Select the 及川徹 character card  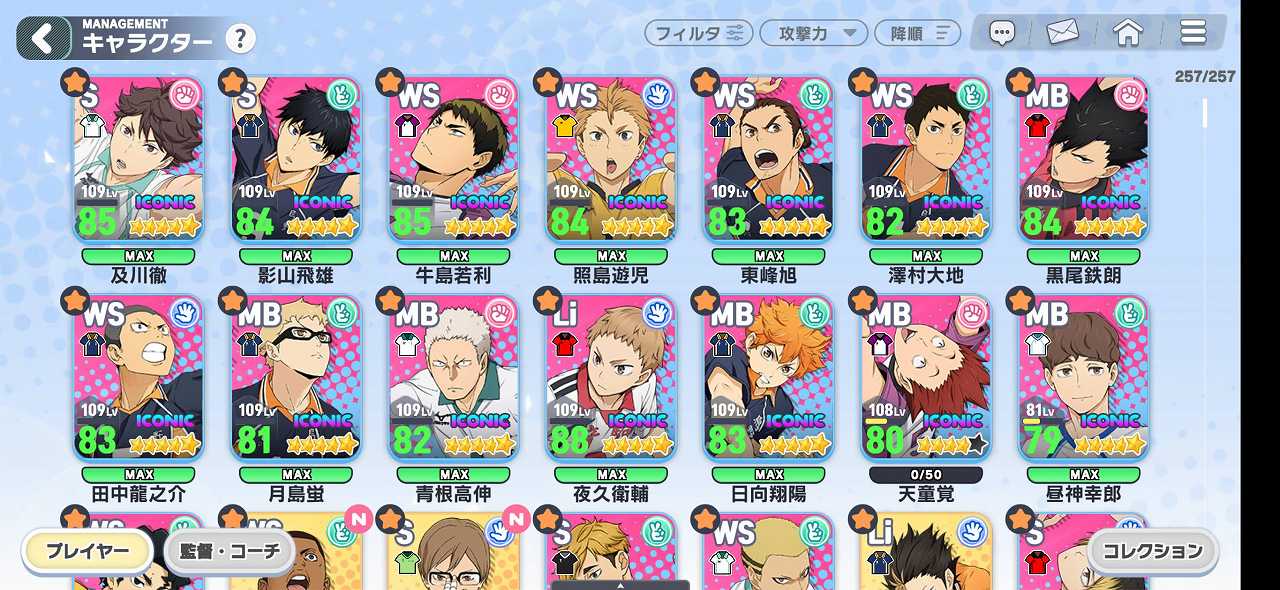(x=139, y=160)
